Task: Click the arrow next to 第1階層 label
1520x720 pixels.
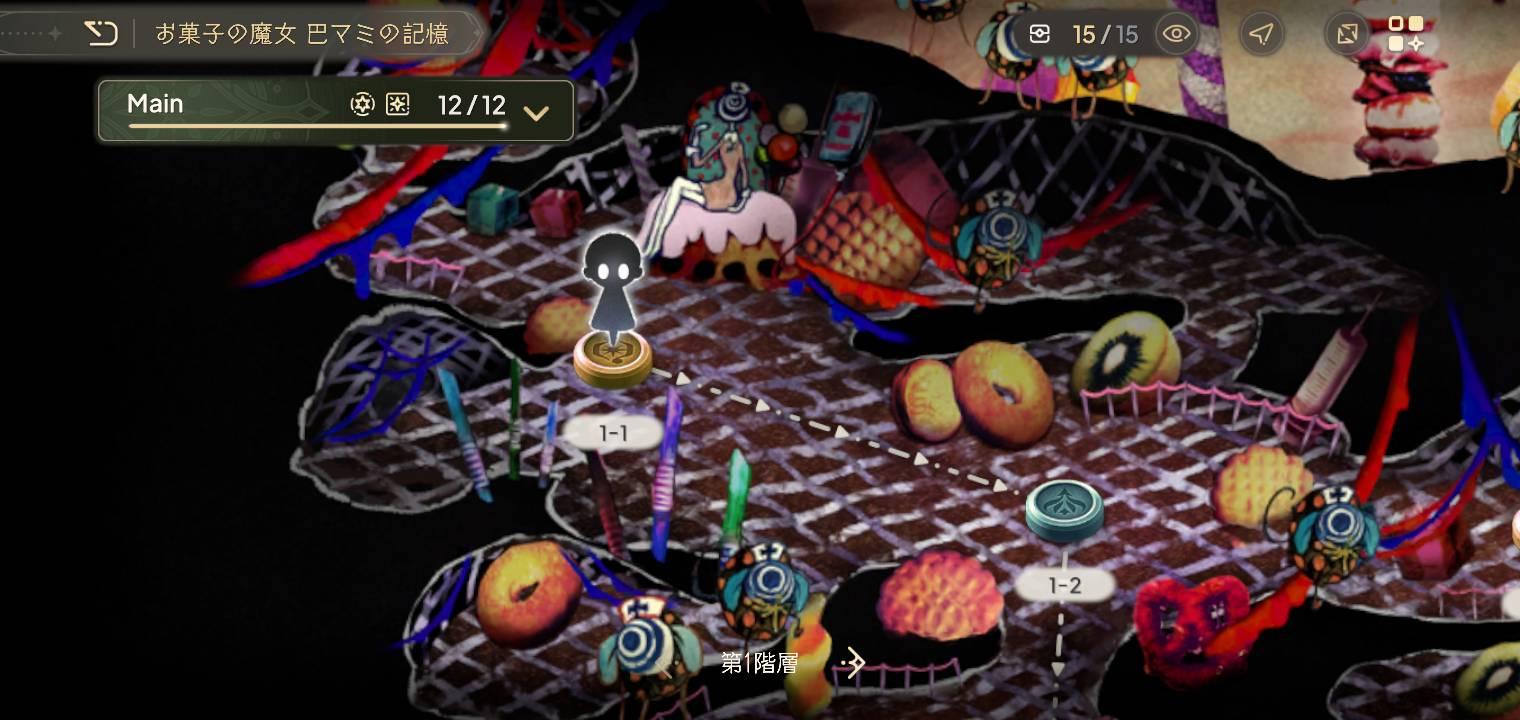Action: coord(855,661)
